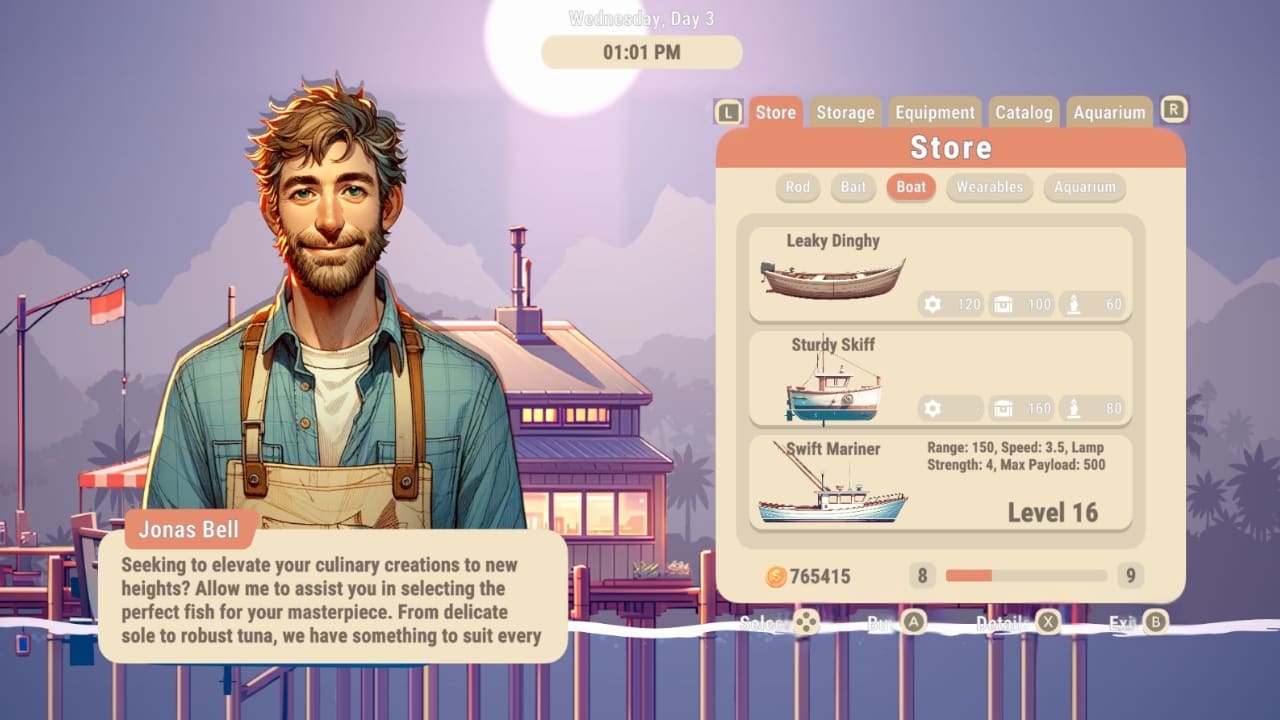
Task: Select the Sturdy Skiff boat thumbnail
Action: (x=830, y=390)
